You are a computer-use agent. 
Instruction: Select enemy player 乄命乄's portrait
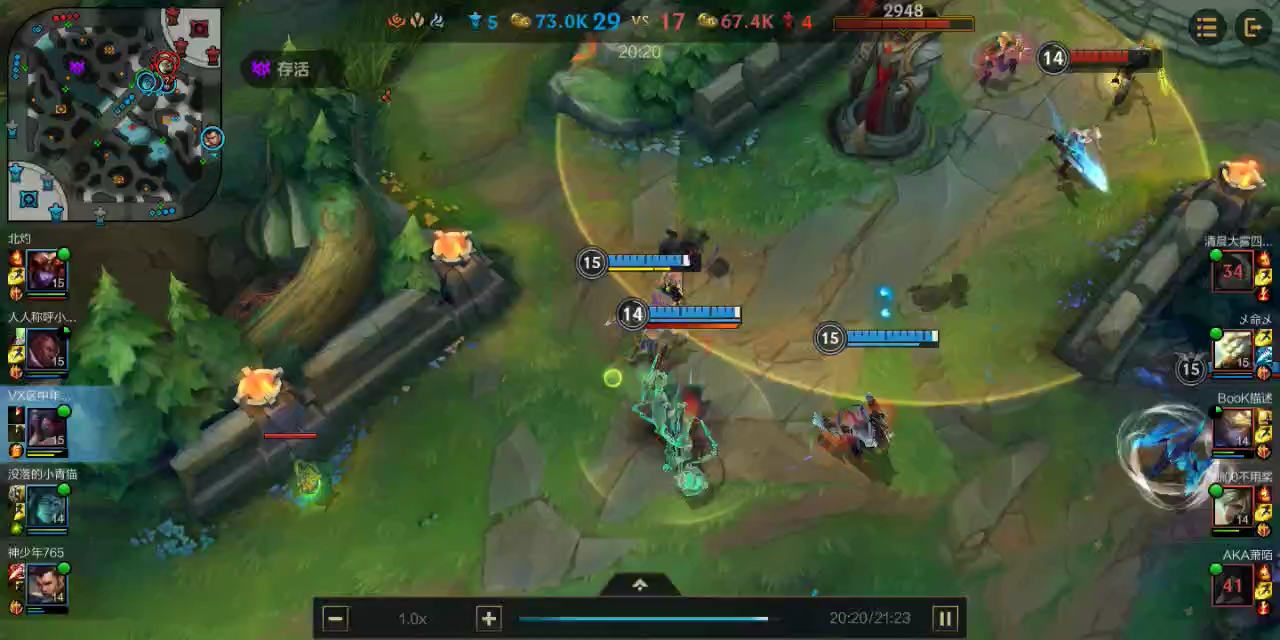[x=1232, y=349]
